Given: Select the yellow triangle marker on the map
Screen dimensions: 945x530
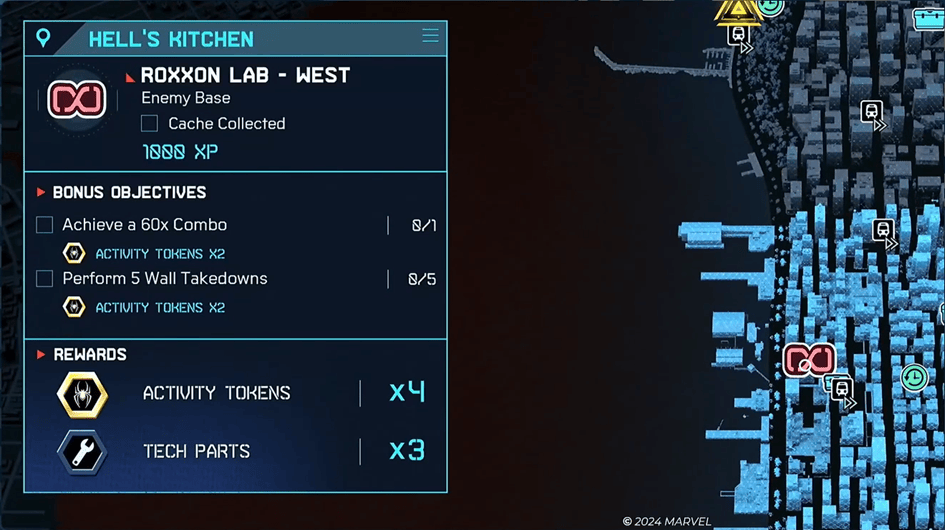Looking at the screenshot, I should 738,10.
